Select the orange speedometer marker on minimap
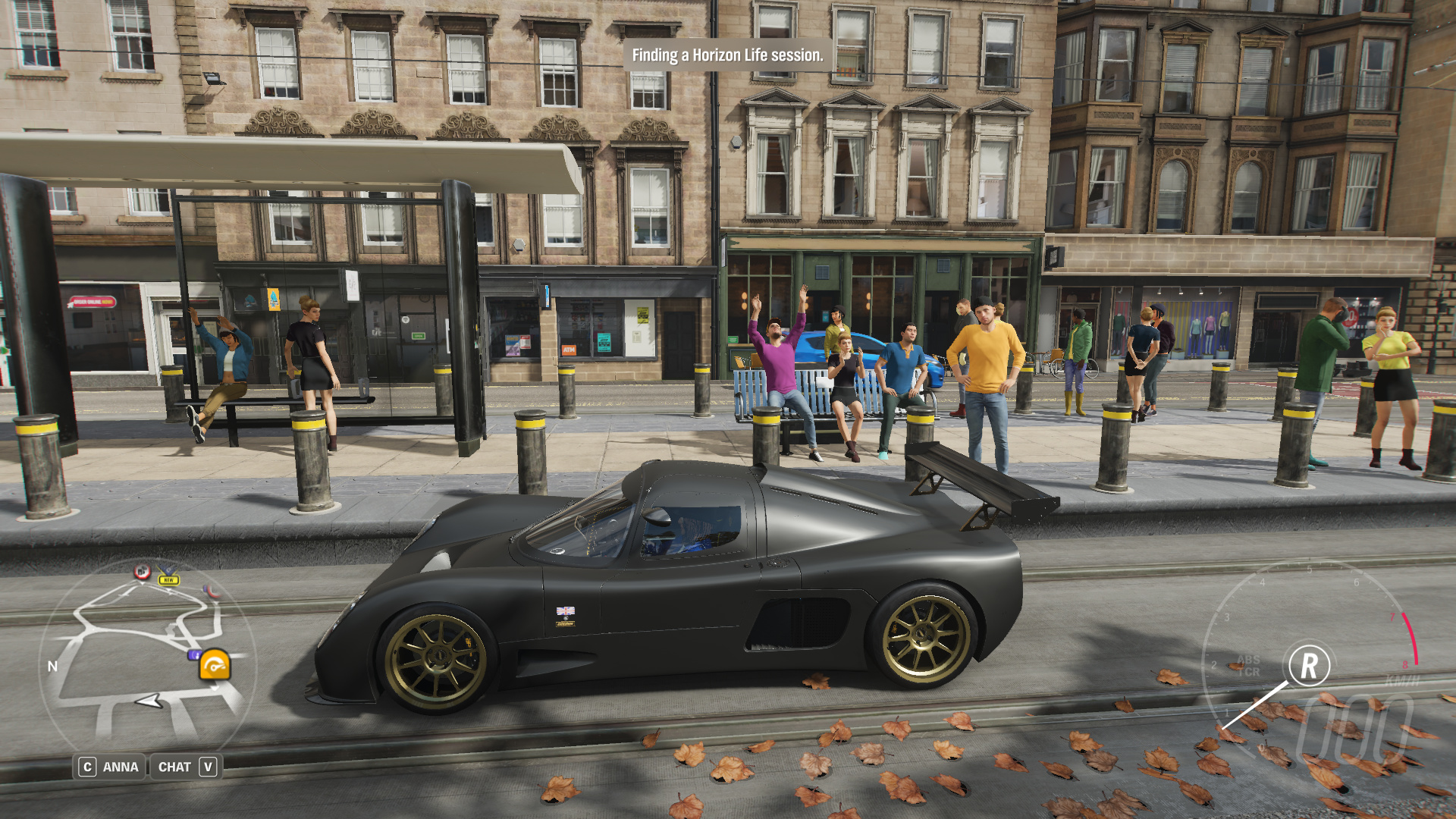This screenshot has width=1456, height=819. coord(215,666)
